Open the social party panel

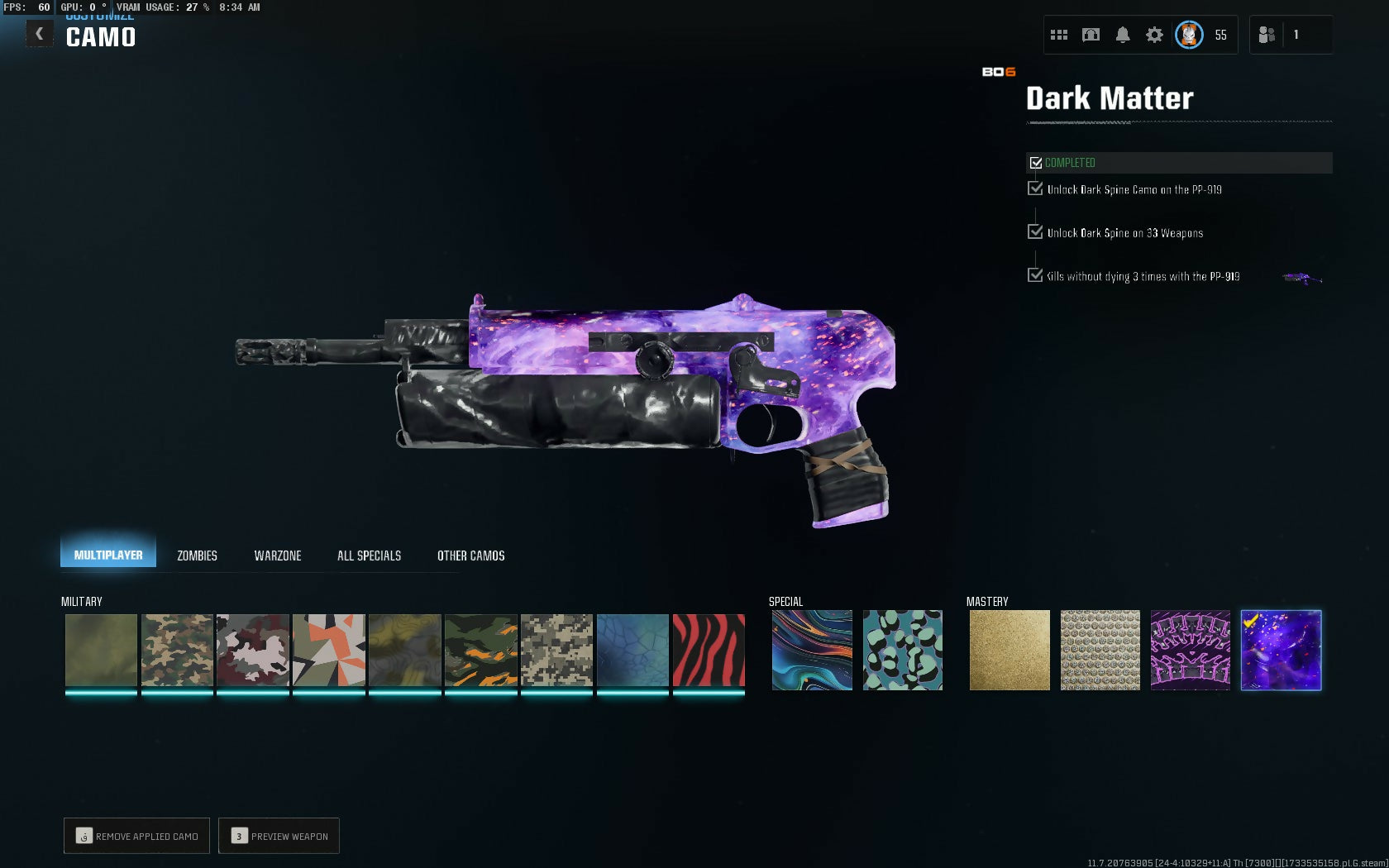tap(1267, 35)
